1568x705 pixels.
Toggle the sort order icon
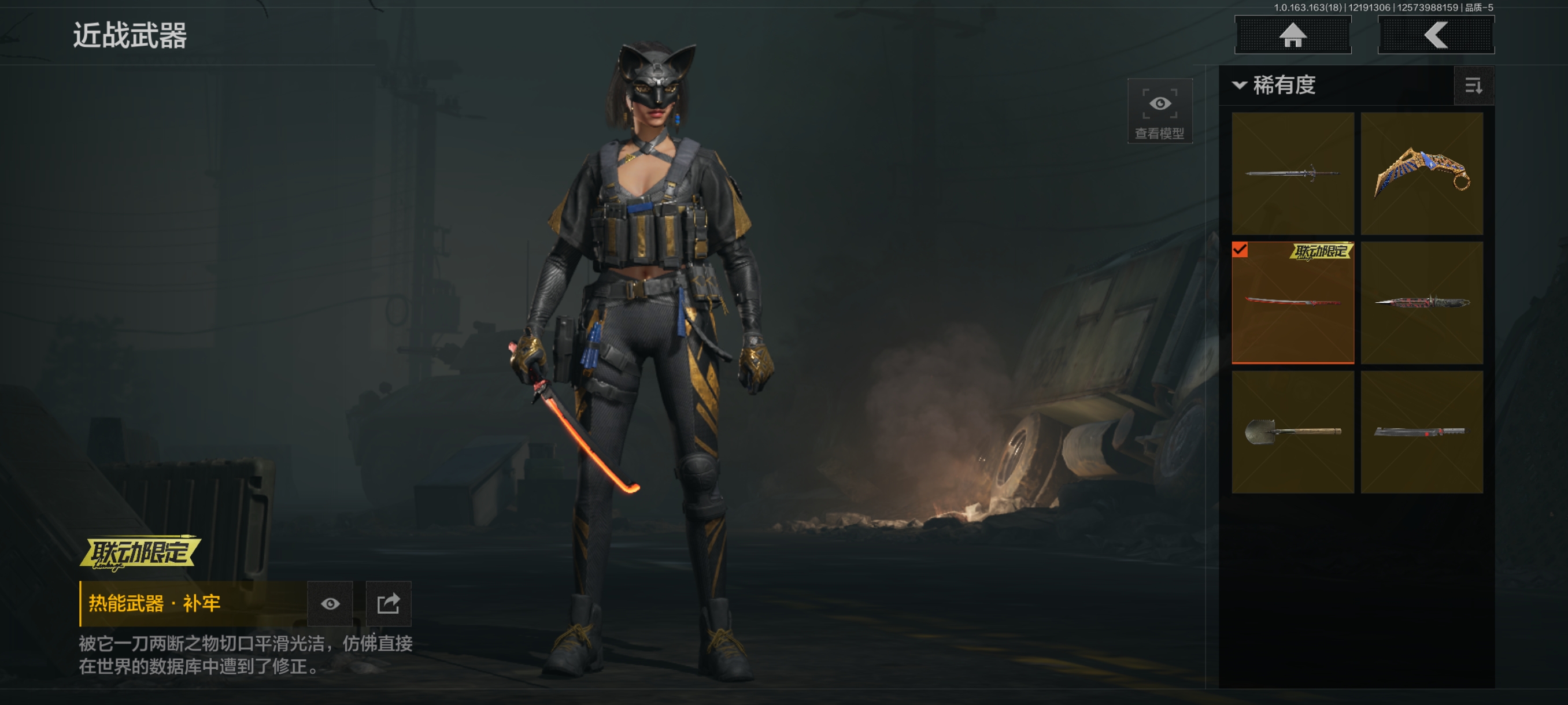click(1473, 86)
